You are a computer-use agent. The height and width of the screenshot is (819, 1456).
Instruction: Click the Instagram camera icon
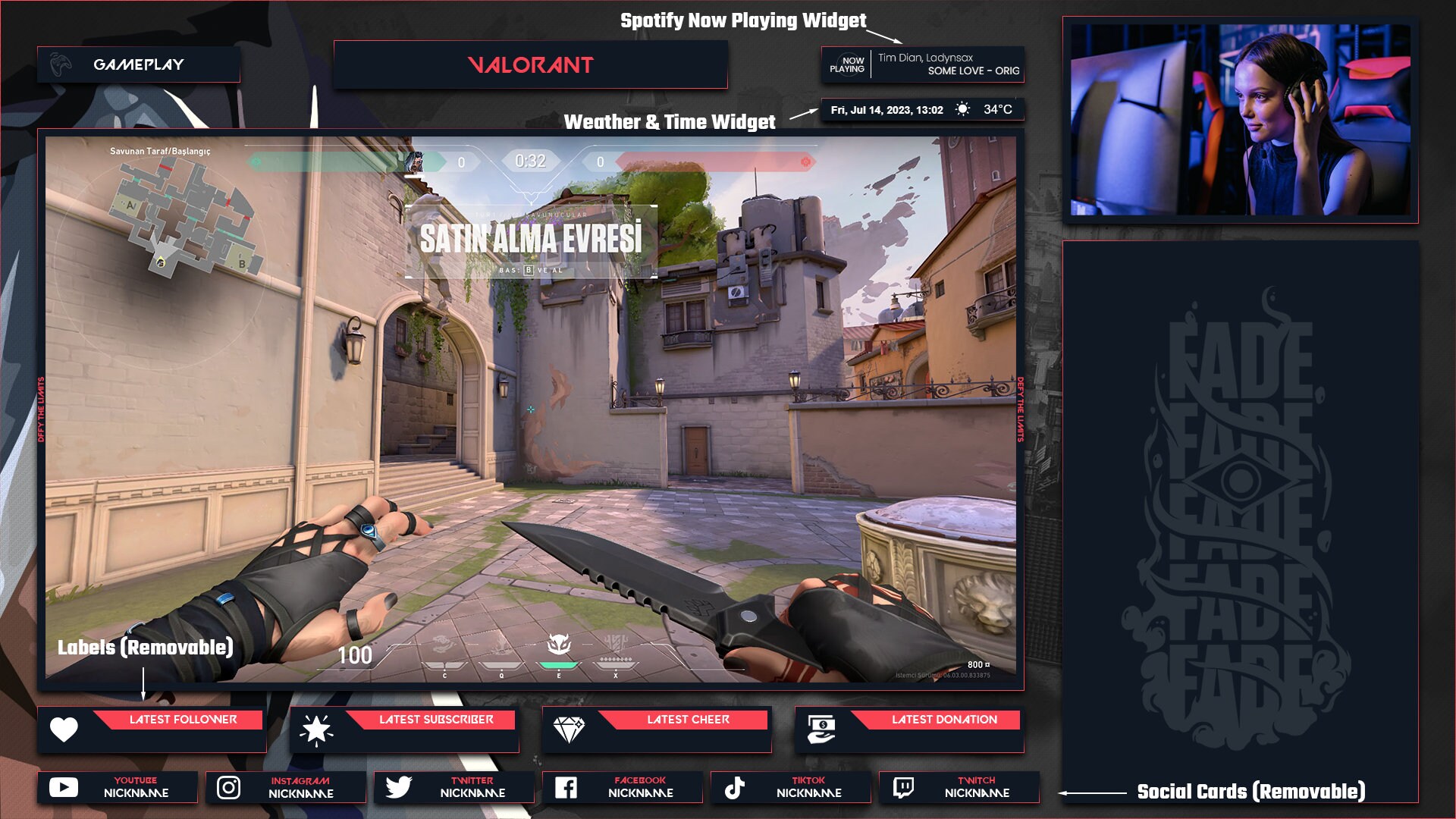228,787
